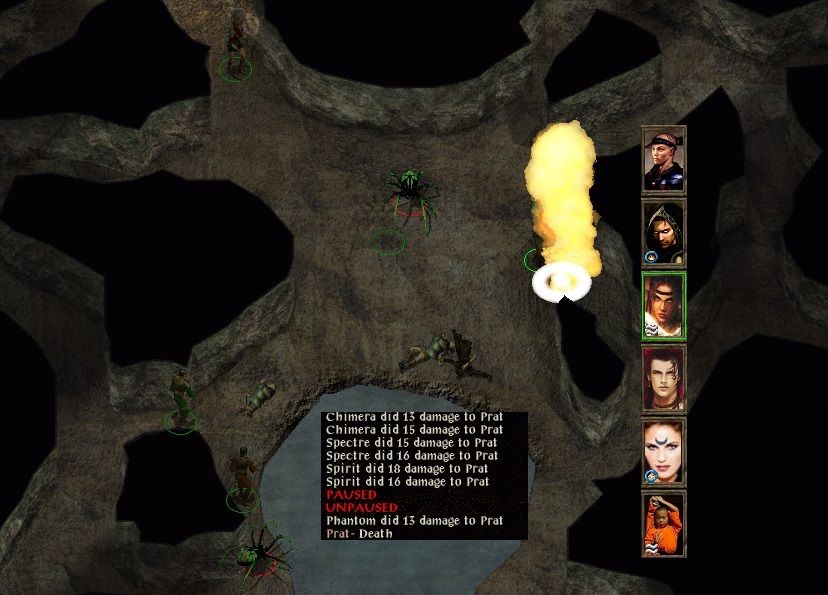Select the dark hooded character portrait
The image size is (828, 595).
coord(663,231)
